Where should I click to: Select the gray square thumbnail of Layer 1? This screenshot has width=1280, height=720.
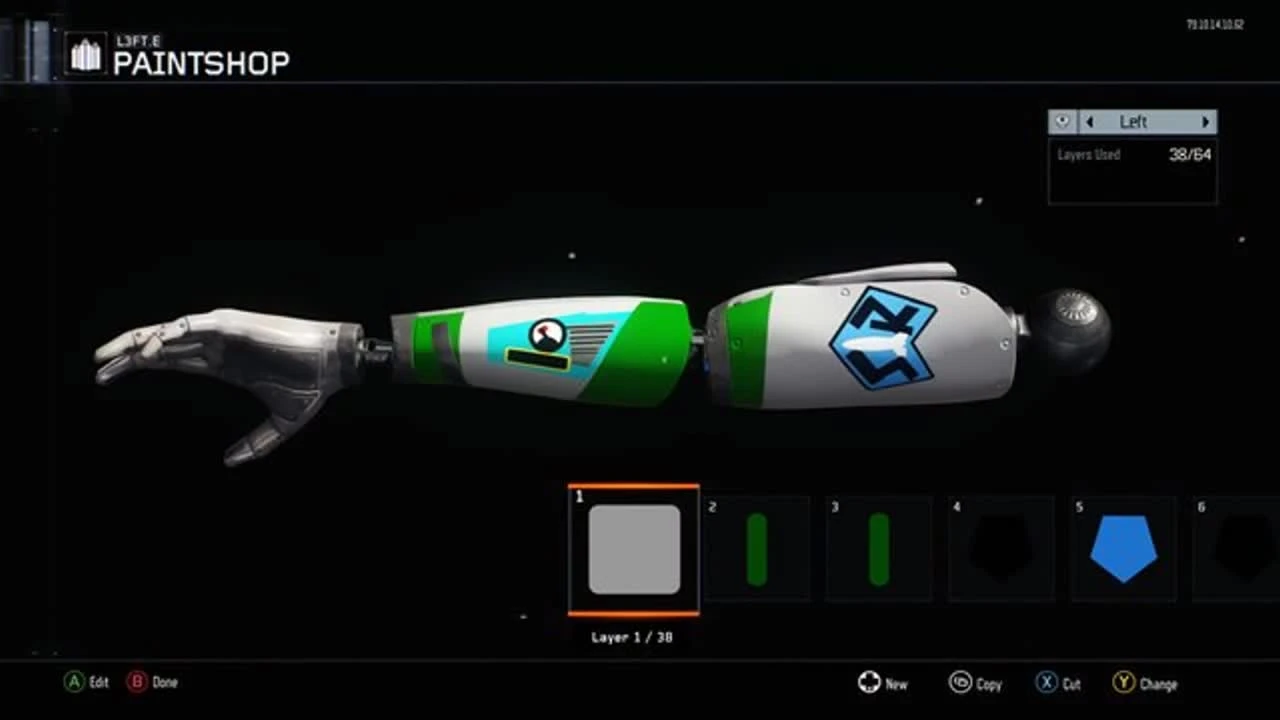click(x=633, y=548)
